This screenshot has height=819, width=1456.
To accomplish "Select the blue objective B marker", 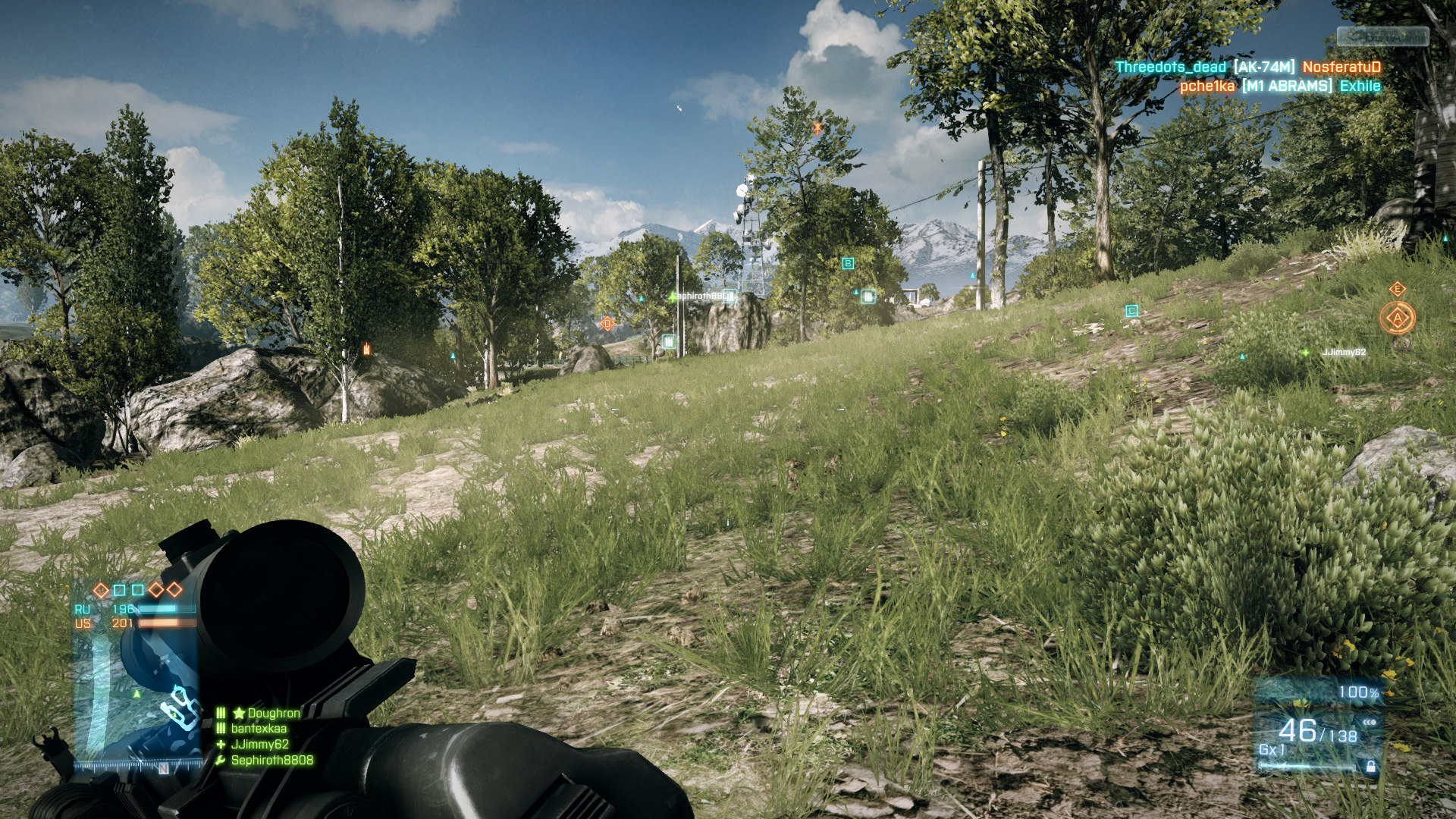I will pos(848,263).
